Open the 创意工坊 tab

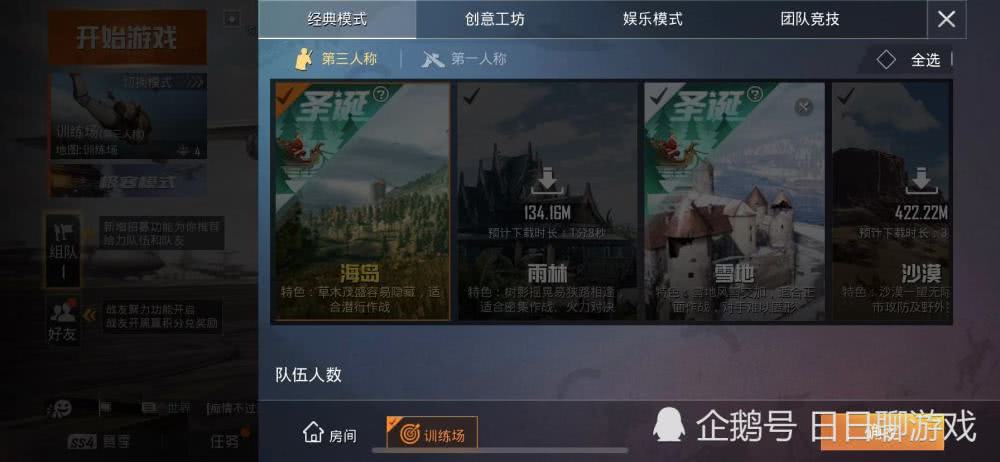coord(495,19)
